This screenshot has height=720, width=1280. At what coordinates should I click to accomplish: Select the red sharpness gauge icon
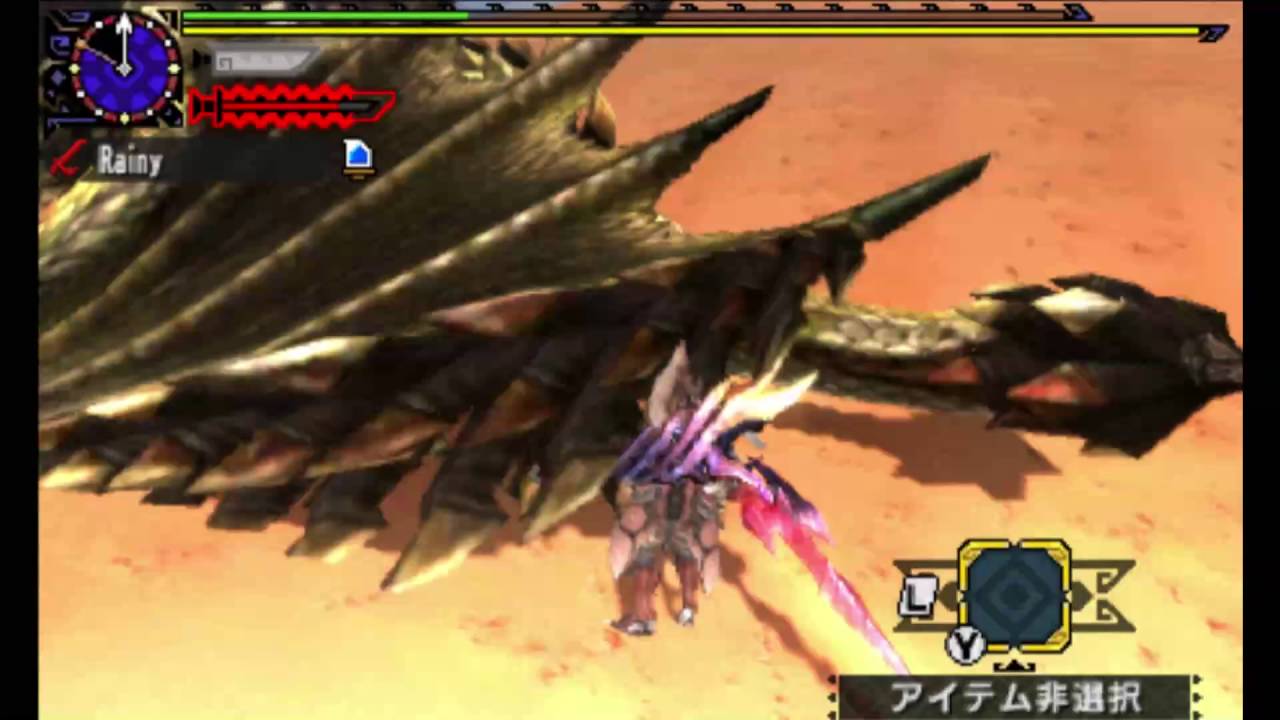290,105
